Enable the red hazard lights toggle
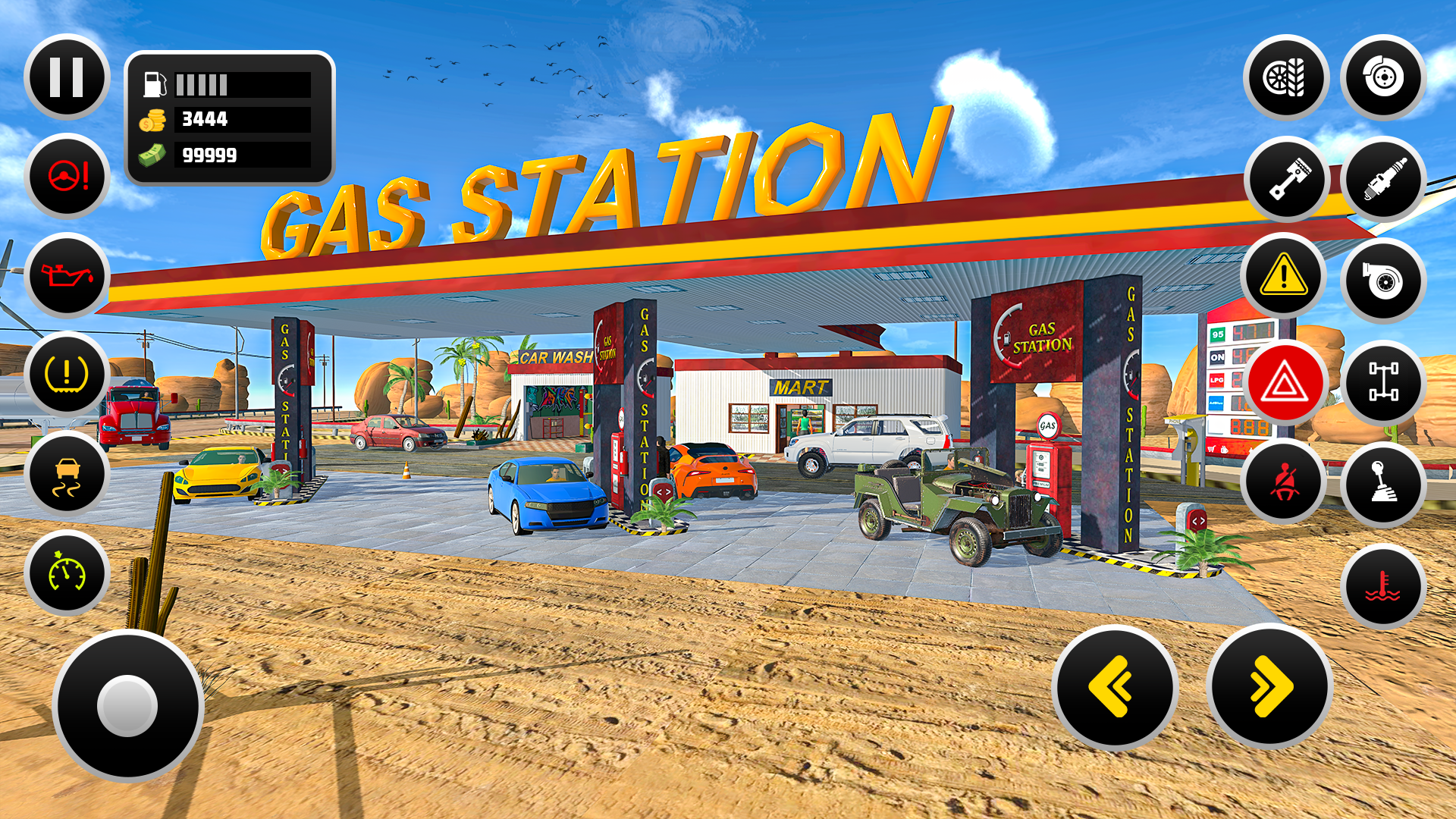The image size is (1456, 819). [x=1284, y=381]
